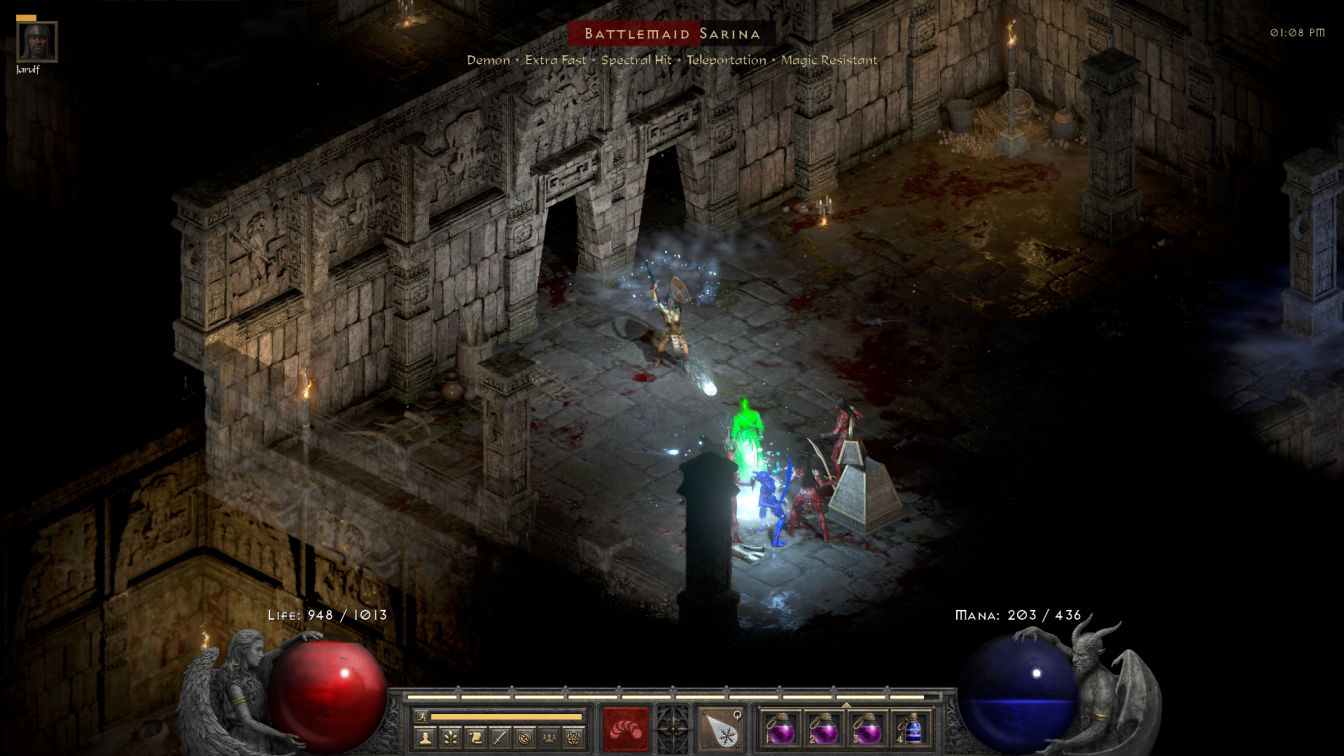The height and width of the screenshot is (756, 1344).
Task: Open the quest log scroll button
Action: pos(475,738)
